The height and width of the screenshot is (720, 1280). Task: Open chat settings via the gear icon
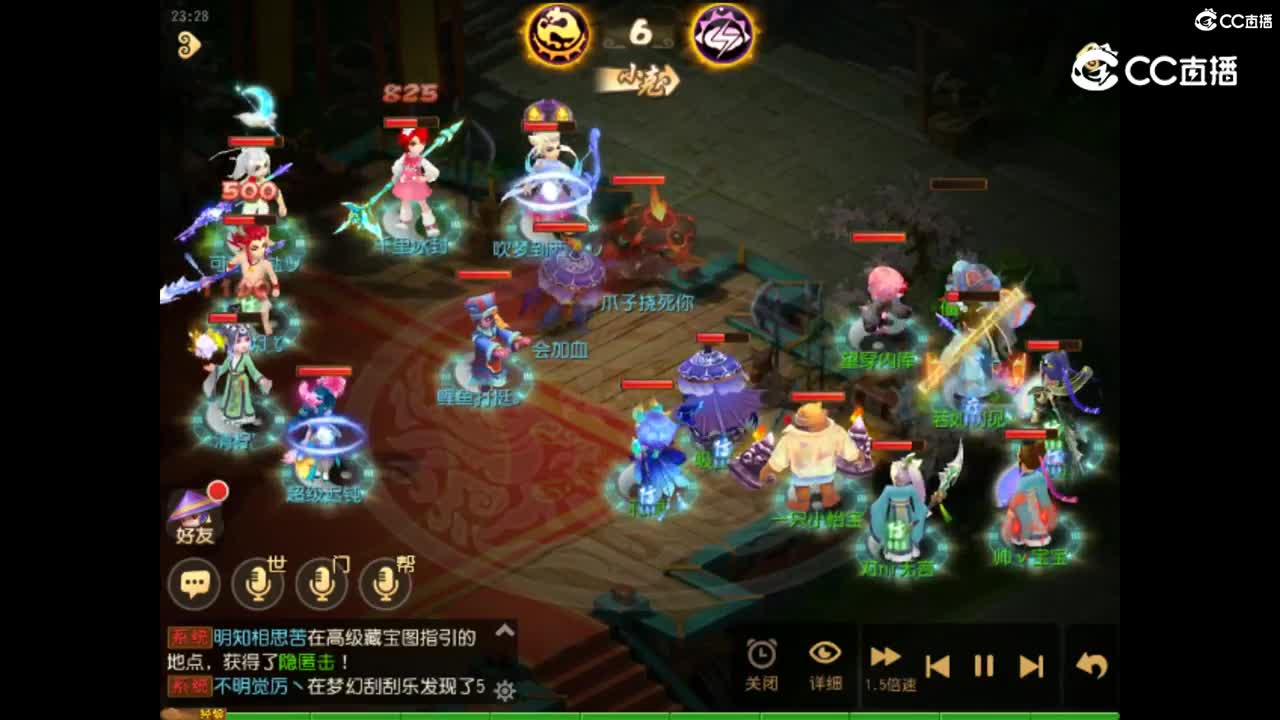tap(503, 690)
